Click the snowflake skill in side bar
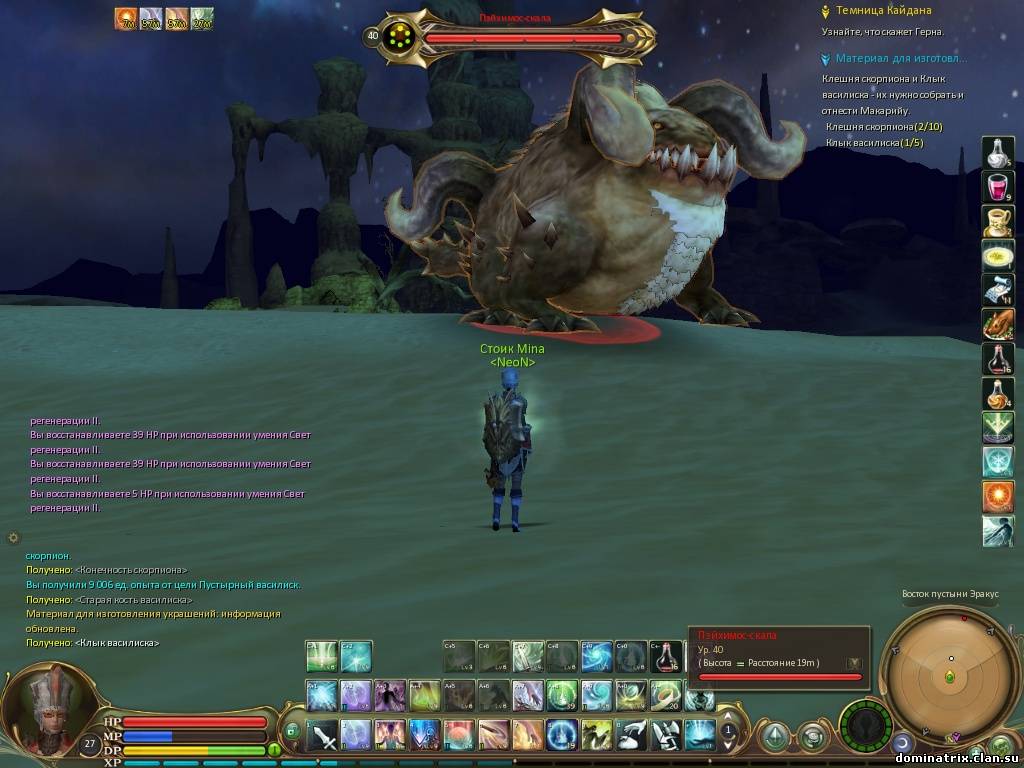 (x=997, y=461)
